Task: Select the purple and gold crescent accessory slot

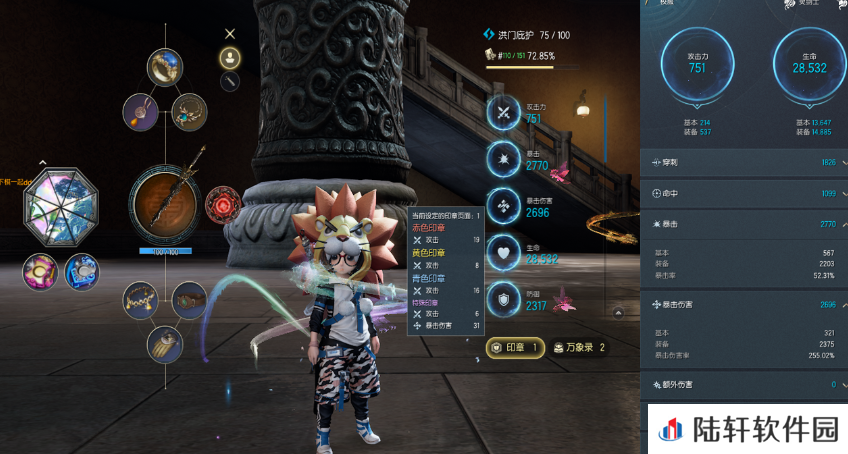Action: tap(41, 271)
